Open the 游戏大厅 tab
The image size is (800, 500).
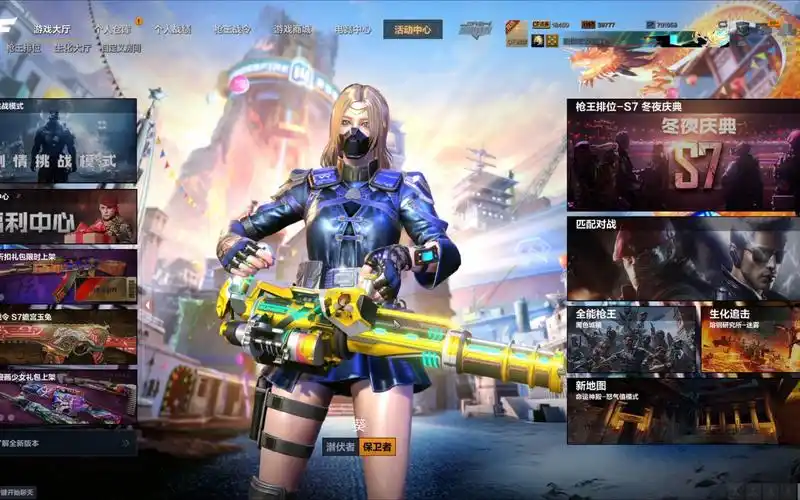51,30
